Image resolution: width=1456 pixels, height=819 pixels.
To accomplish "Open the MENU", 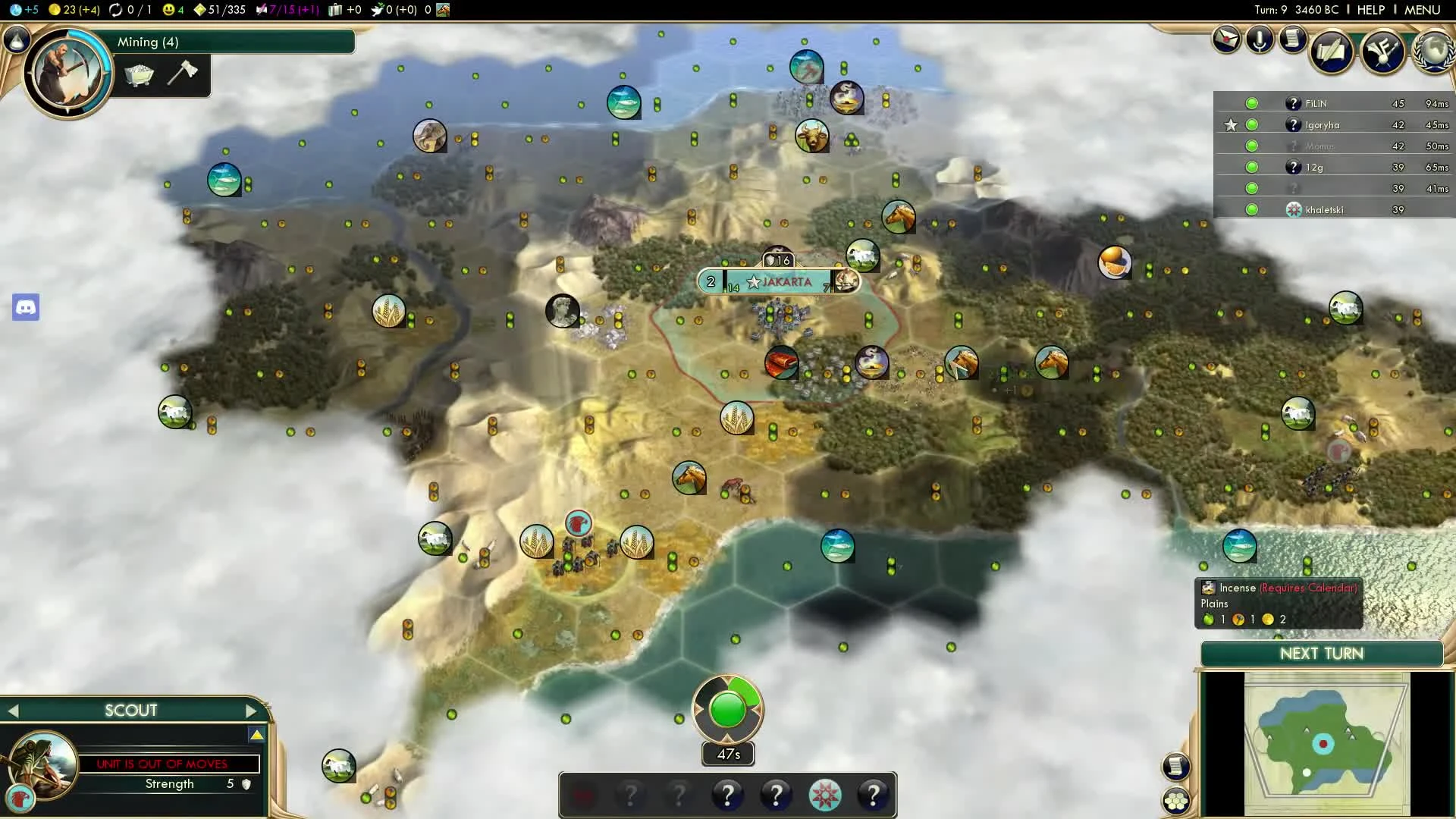I will tap(1424, 10).
